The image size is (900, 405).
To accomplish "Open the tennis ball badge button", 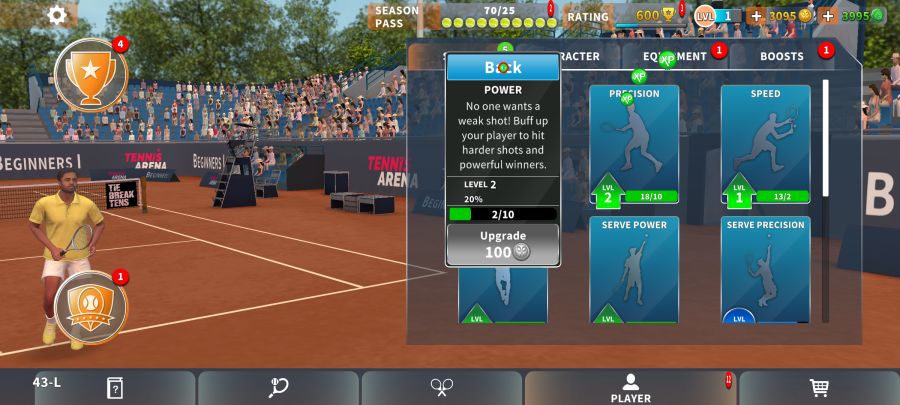I will point(90,308).
